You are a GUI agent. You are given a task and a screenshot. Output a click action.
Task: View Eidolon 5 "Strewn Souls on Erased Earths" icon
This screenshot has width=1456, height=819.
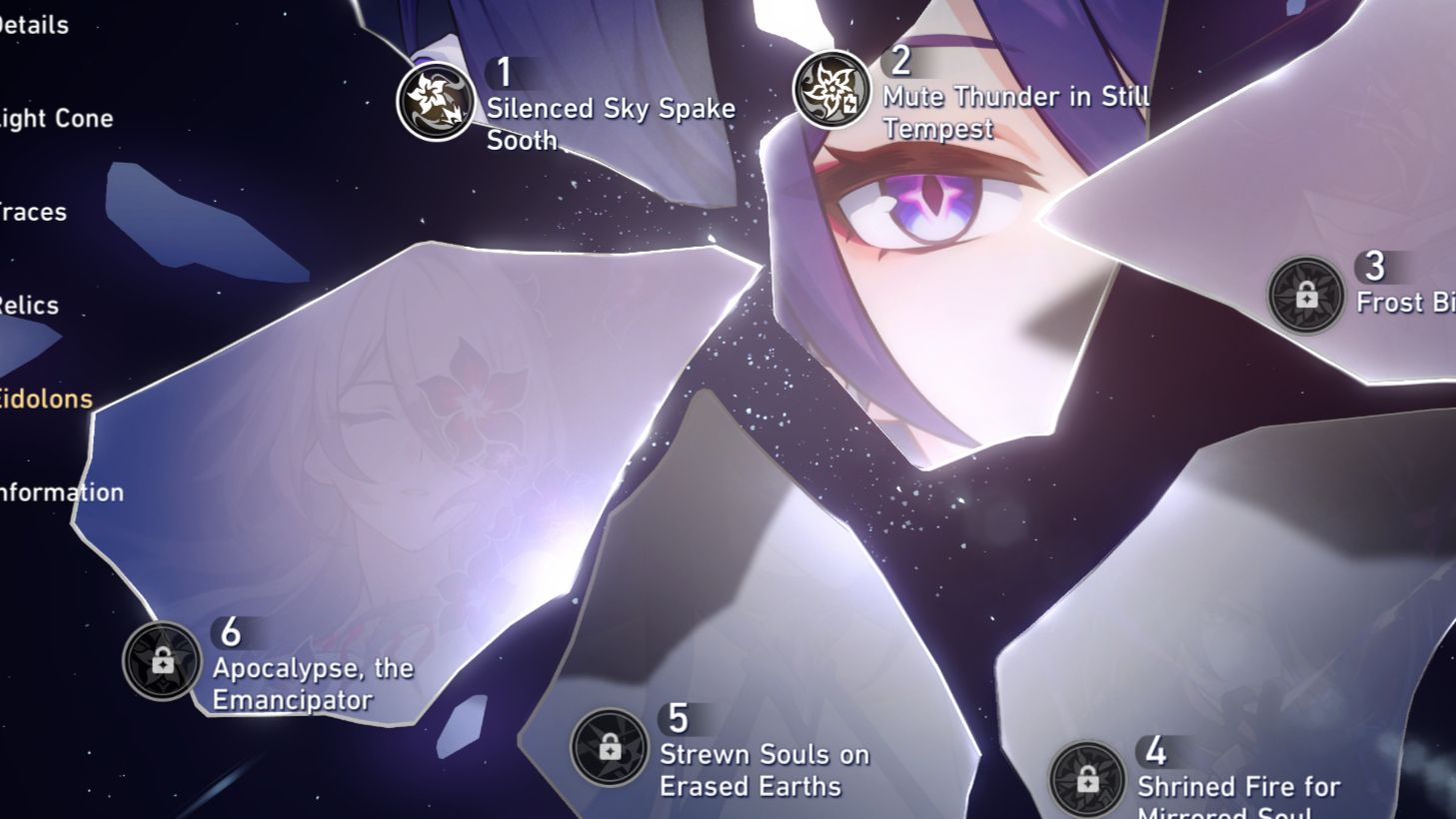[x=609, y=746]
